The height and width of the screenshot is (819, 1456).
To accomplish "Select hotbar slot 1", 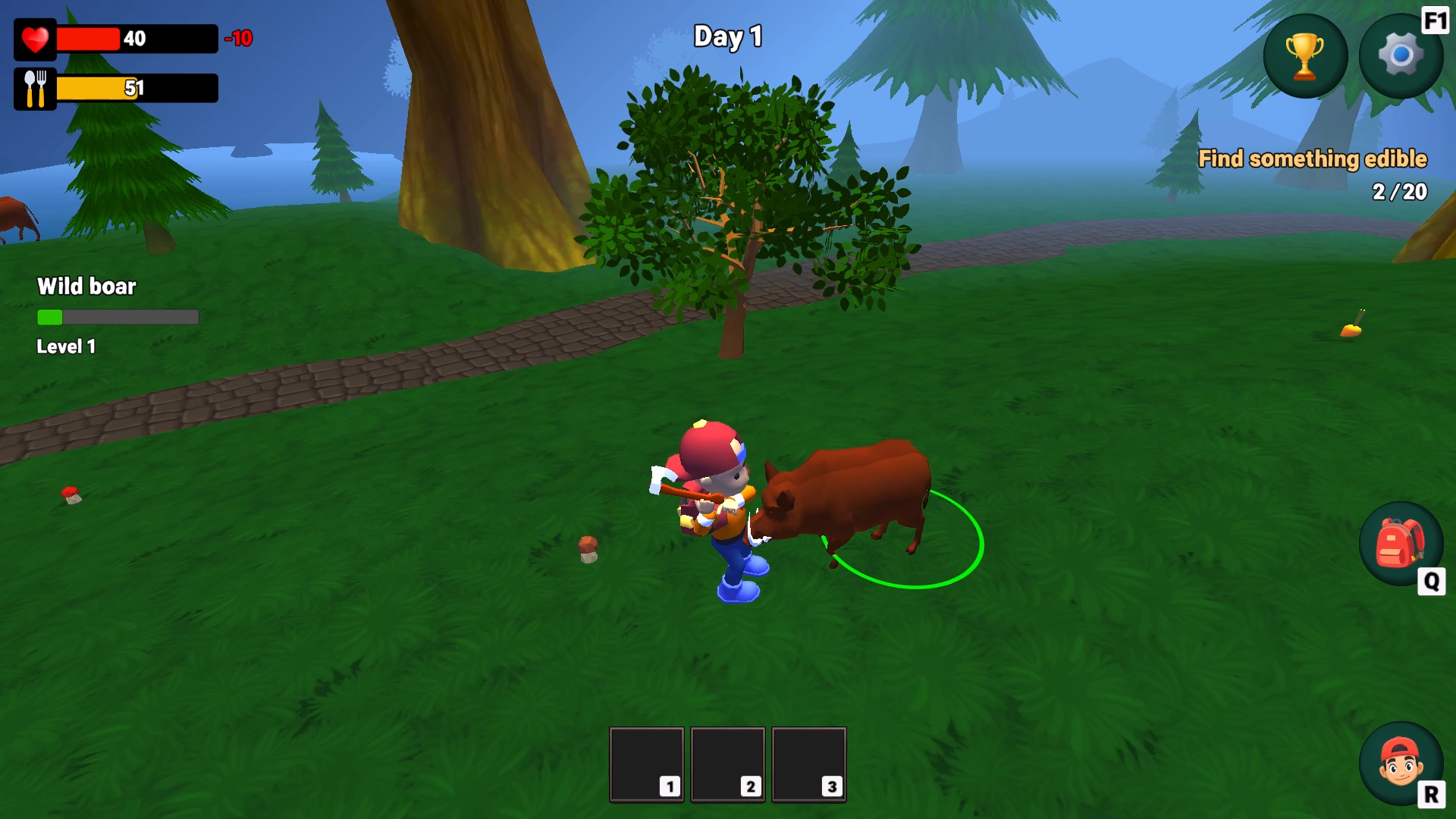I will pyautogui.click(x=645, y=764).
